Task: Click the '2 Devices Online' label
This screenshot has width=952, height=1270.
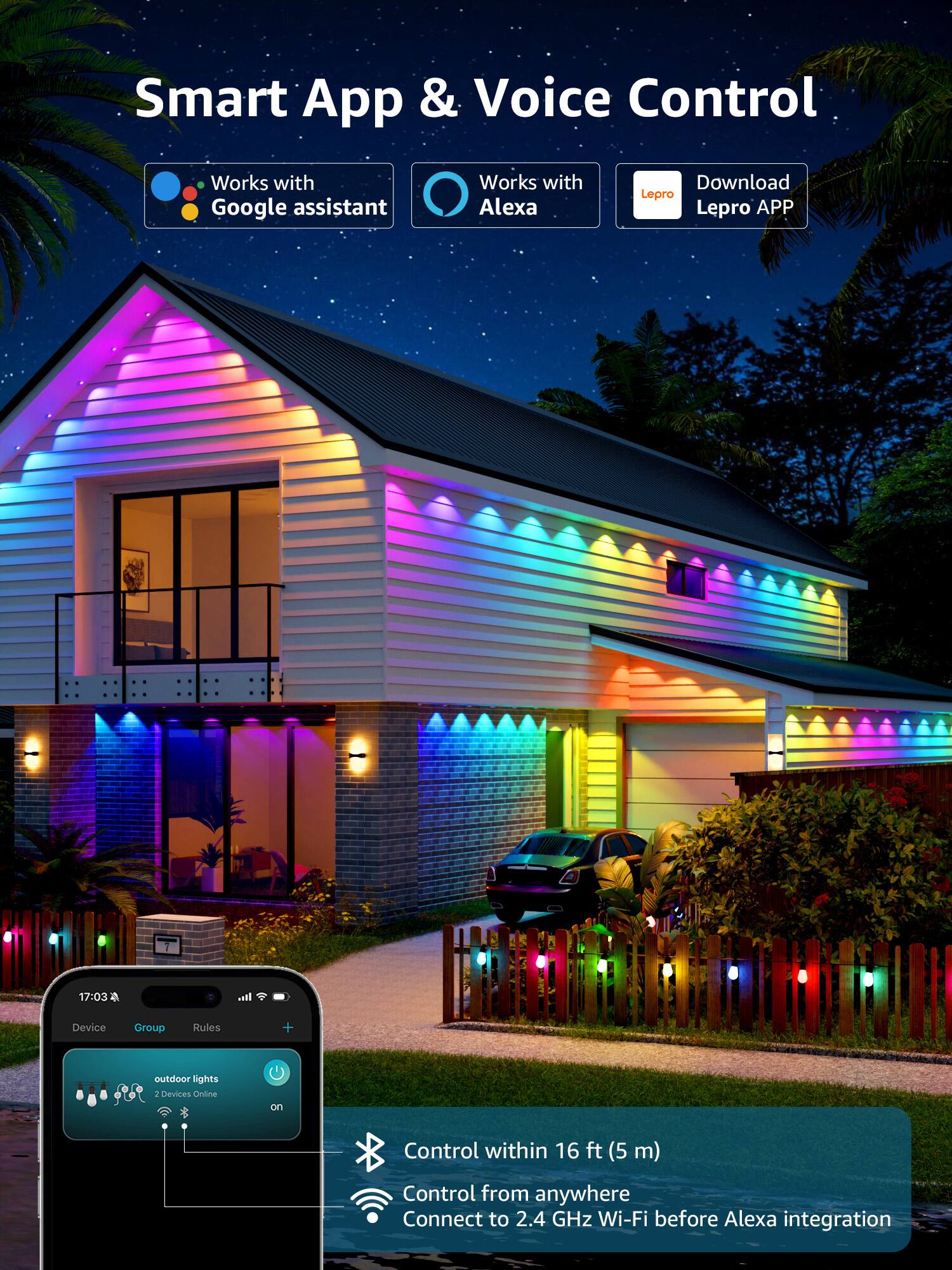Action: pyautogui.click(x=185, y=1093)
